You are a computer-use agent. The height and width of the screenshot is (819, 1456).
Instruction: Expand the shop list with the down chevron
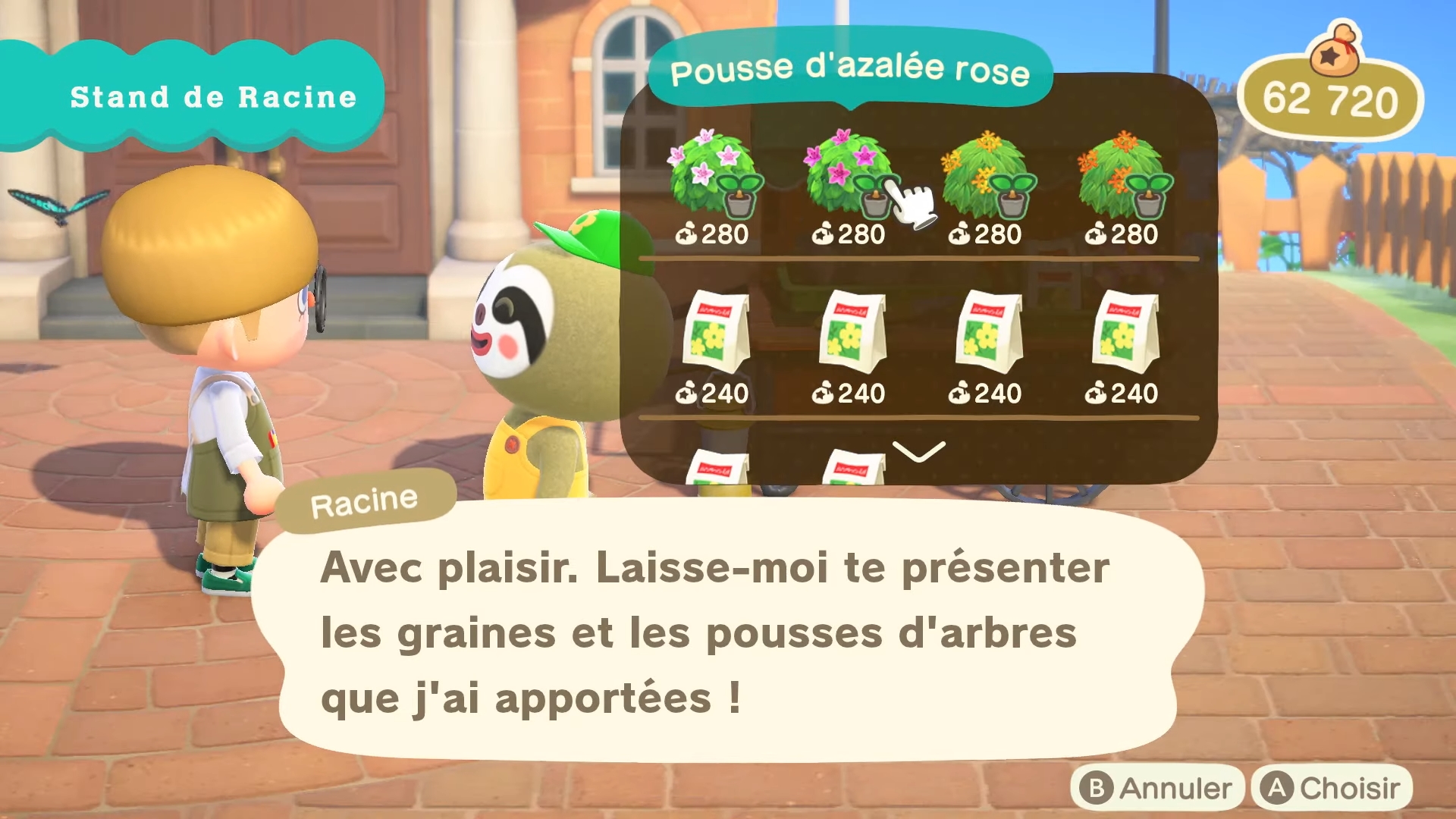(919, 453)
